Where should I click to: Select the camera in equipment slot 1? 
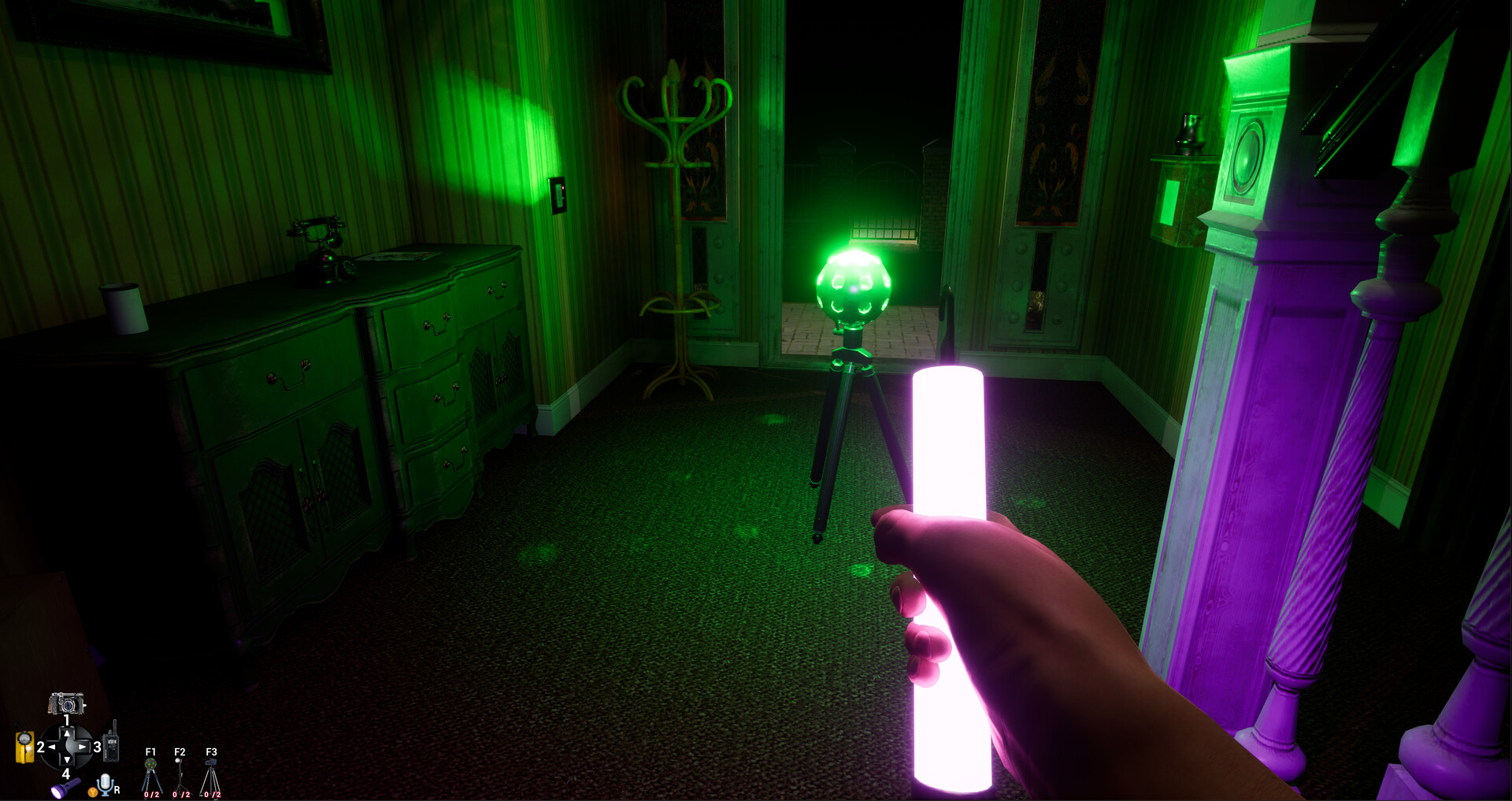66,704
